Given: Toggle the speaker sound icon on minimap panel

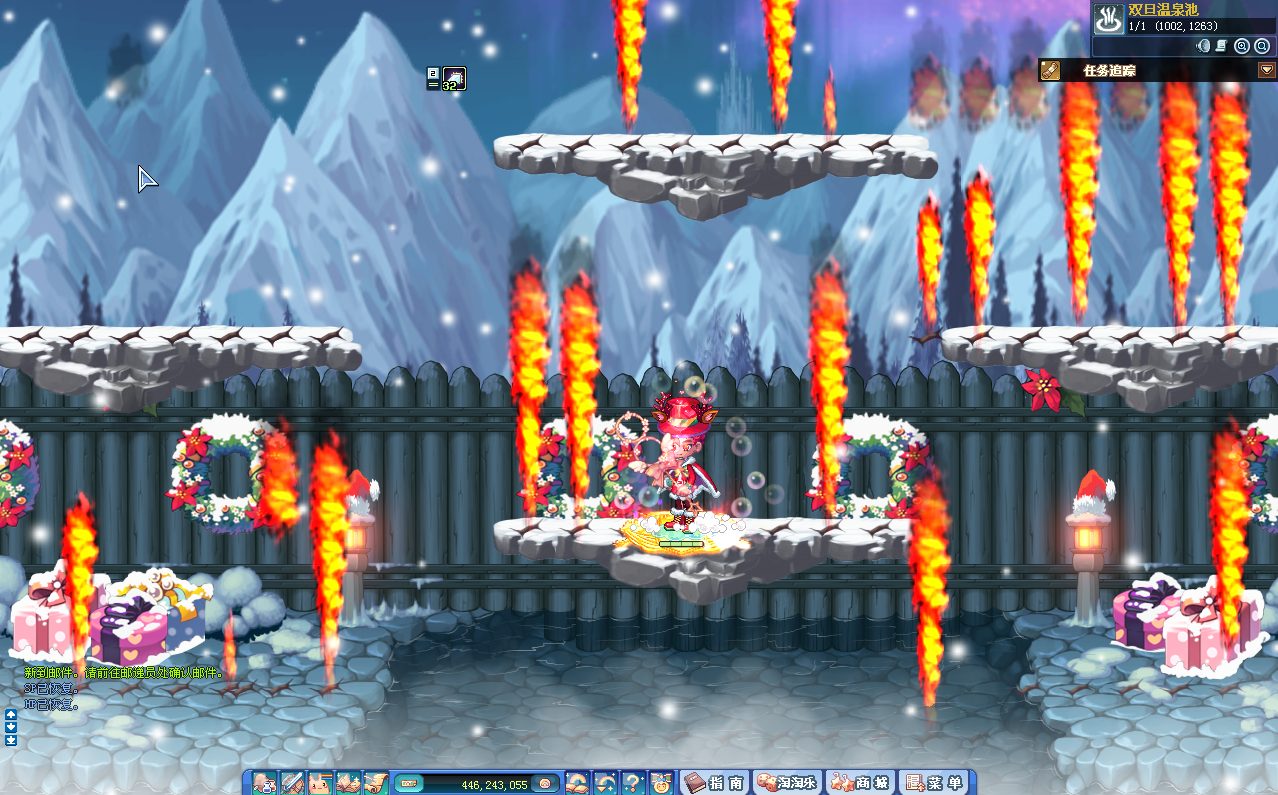Looking at the screenshot, I should pyautogui.click(x=1203, y=46).
